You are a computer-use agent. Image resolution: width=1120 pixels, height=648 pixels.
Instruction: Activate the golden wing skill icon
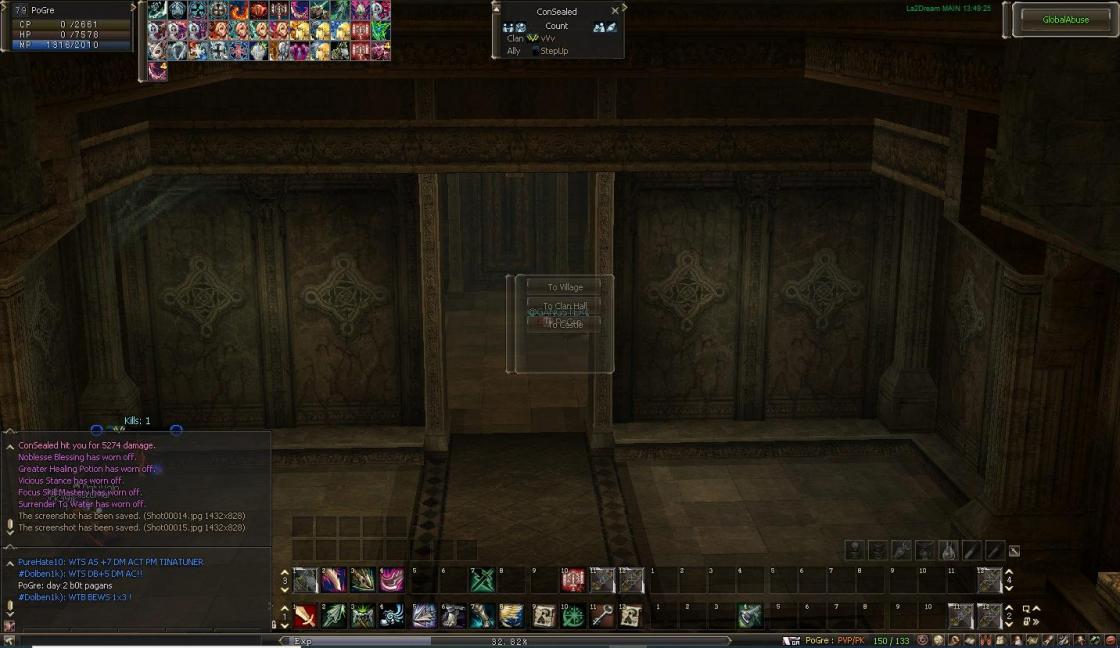[512, 616]
